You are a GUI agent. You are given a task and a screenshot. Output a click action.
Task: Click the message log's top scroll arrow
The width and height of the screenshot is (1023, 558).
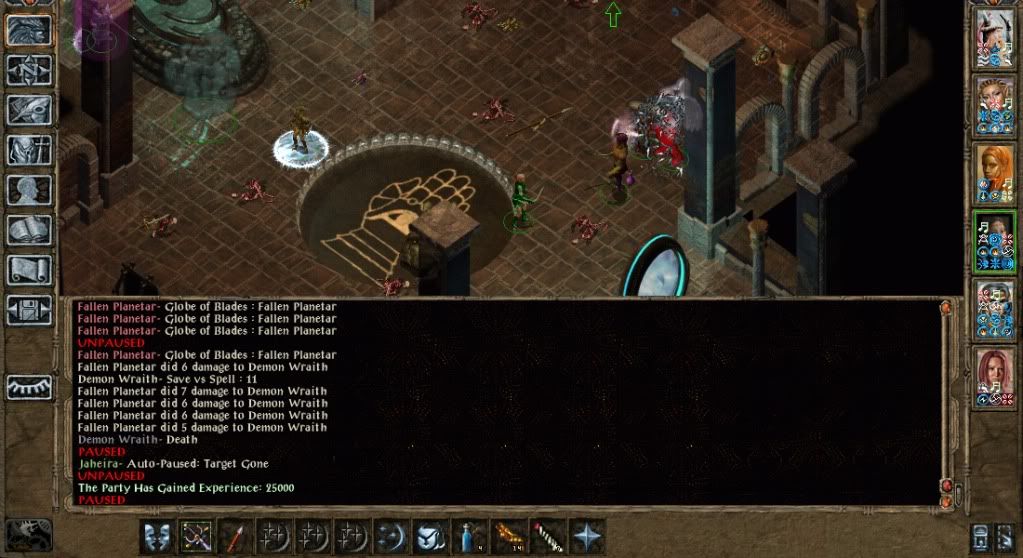[x=946, y=309]
